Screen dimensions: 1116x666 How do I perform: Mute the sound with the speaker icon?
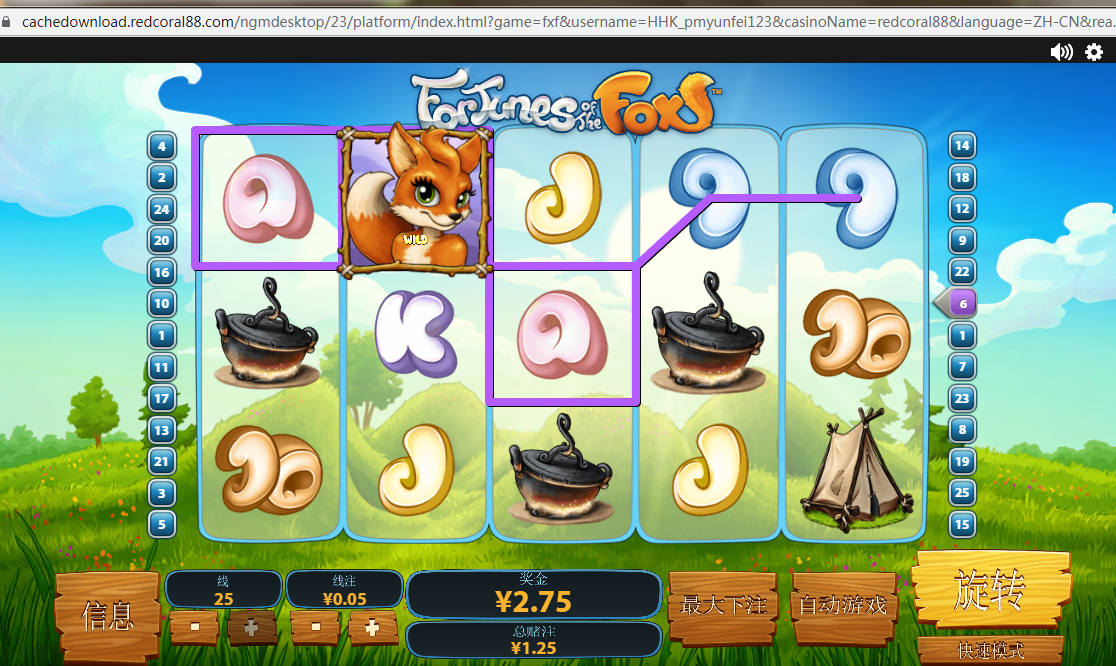(1060, 52)
